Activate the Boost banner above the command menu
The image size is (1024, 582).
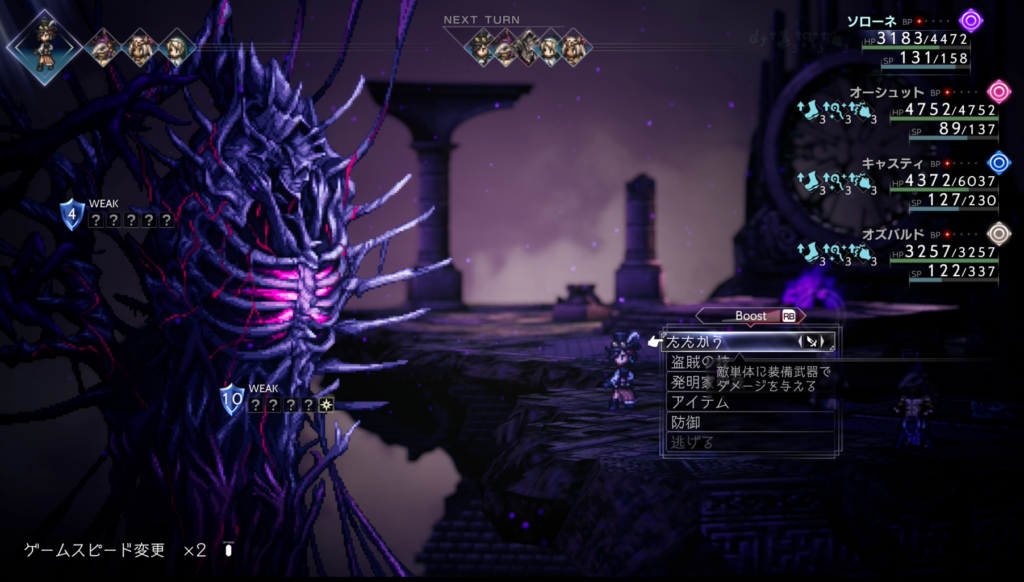coord(751,315)
